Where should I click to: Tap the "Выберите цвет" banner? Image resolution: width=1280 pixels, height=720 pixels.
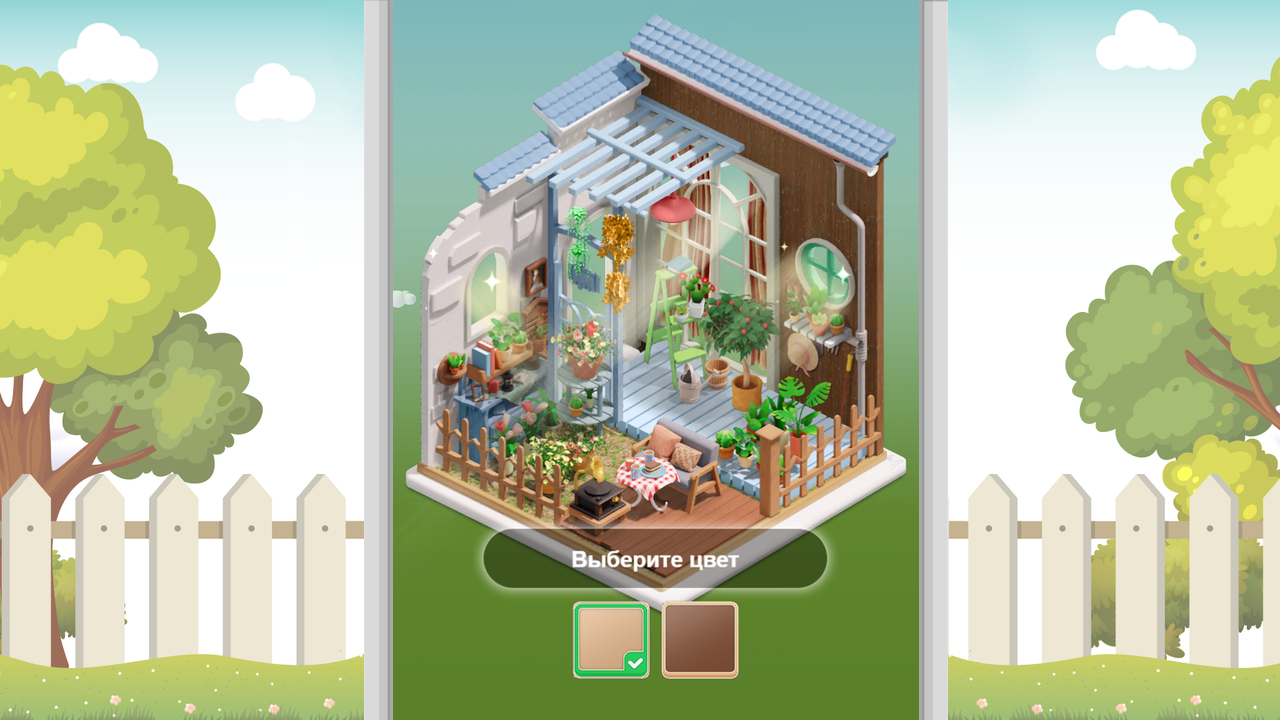[653, 559]
